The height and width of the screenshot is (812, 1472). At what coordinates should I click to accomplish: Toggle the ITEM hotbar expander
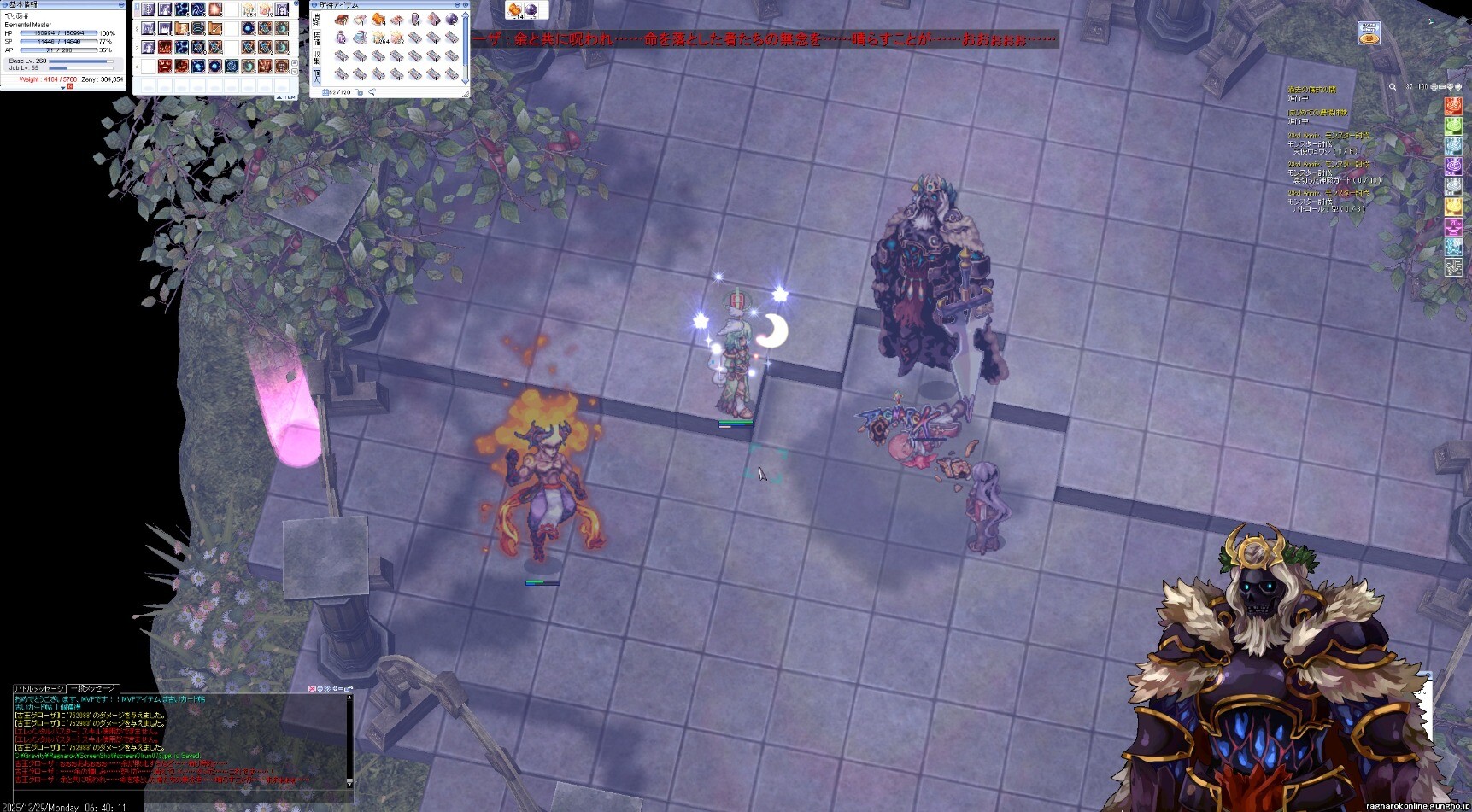click(287, 97)
